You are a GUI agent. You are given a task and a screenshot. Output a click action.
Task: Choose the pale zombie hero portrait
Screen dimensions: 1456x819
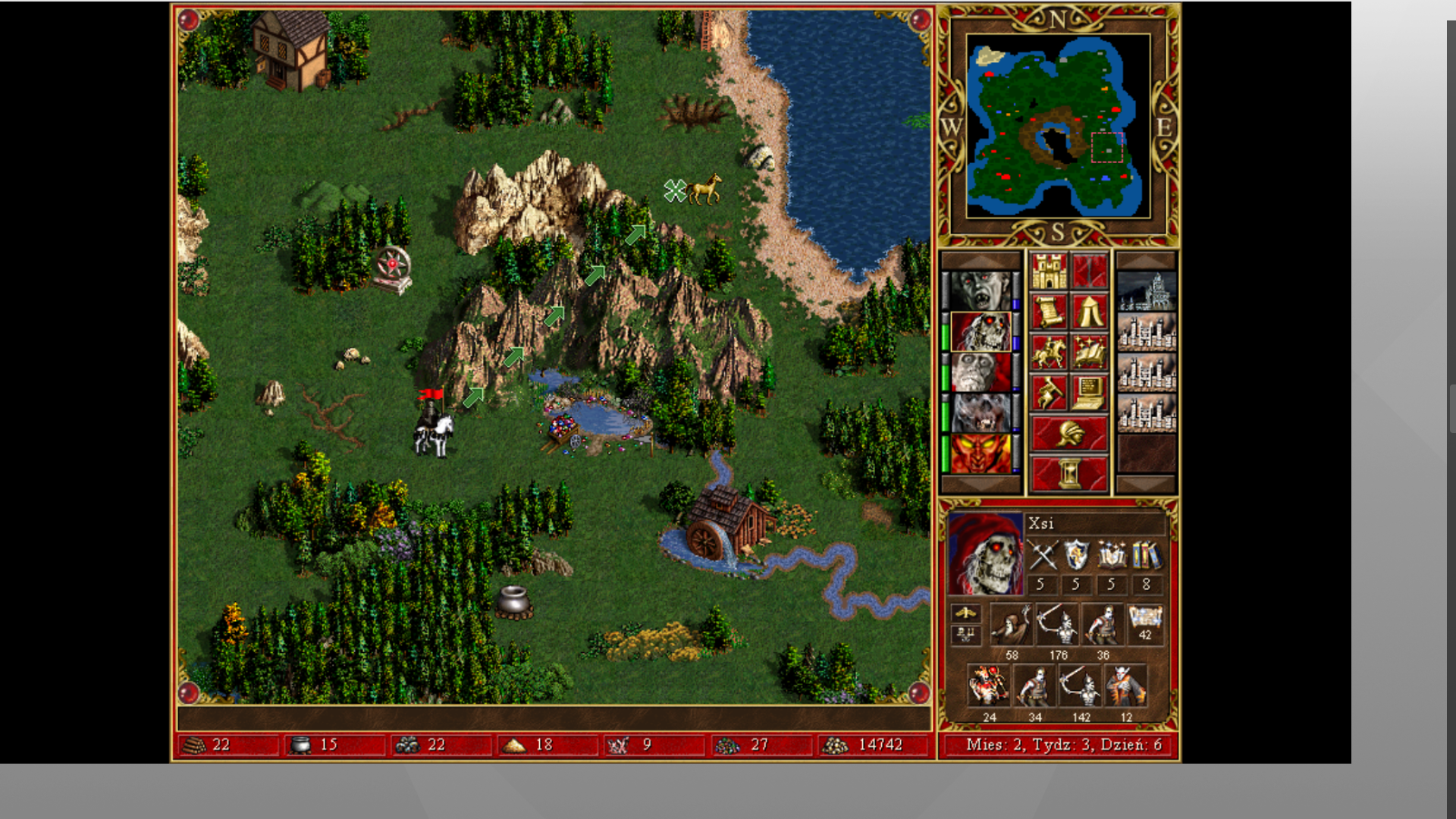click(x=981, y=372)
